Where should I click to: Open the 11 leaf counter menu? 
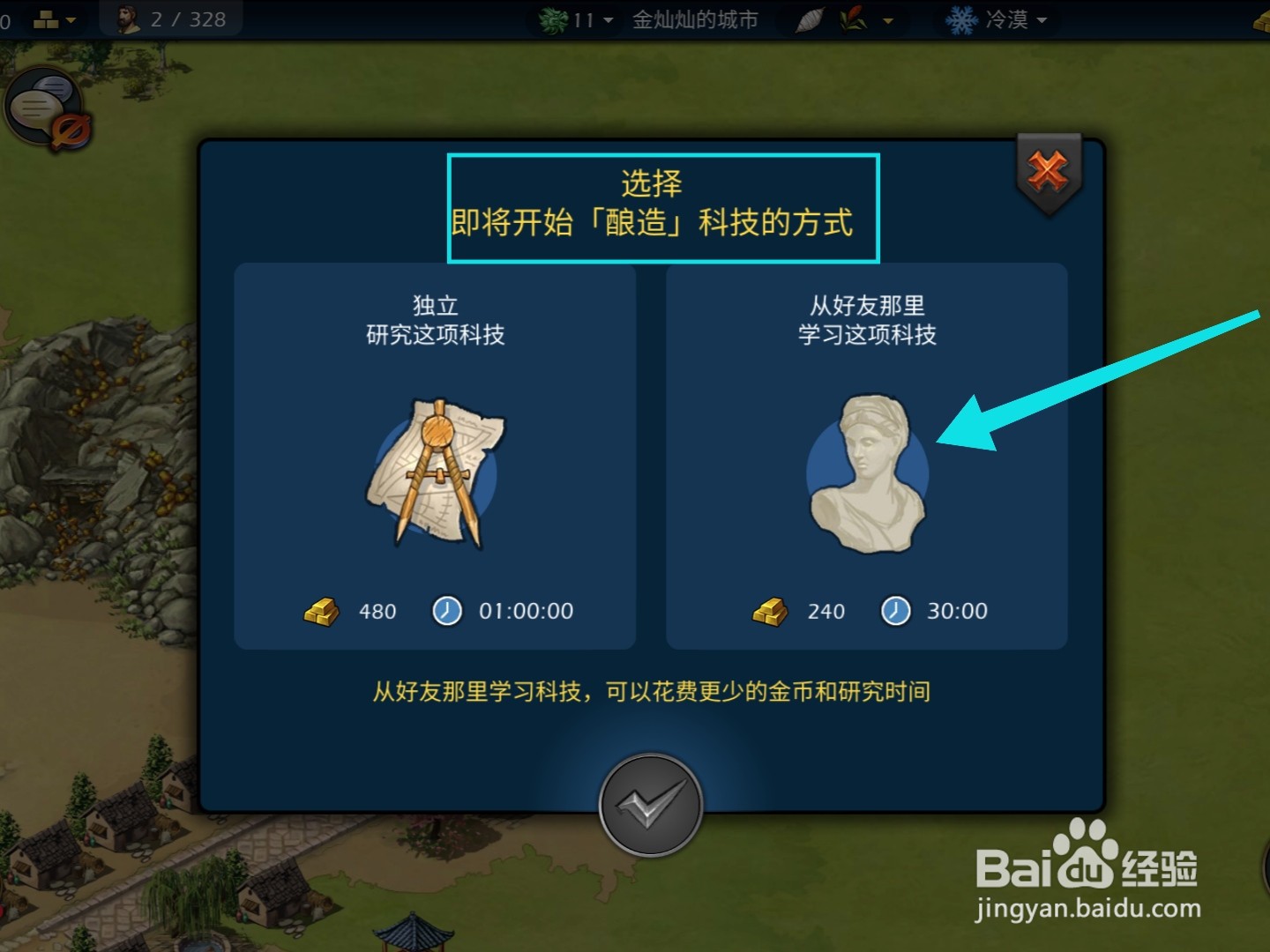coord(607,19)
